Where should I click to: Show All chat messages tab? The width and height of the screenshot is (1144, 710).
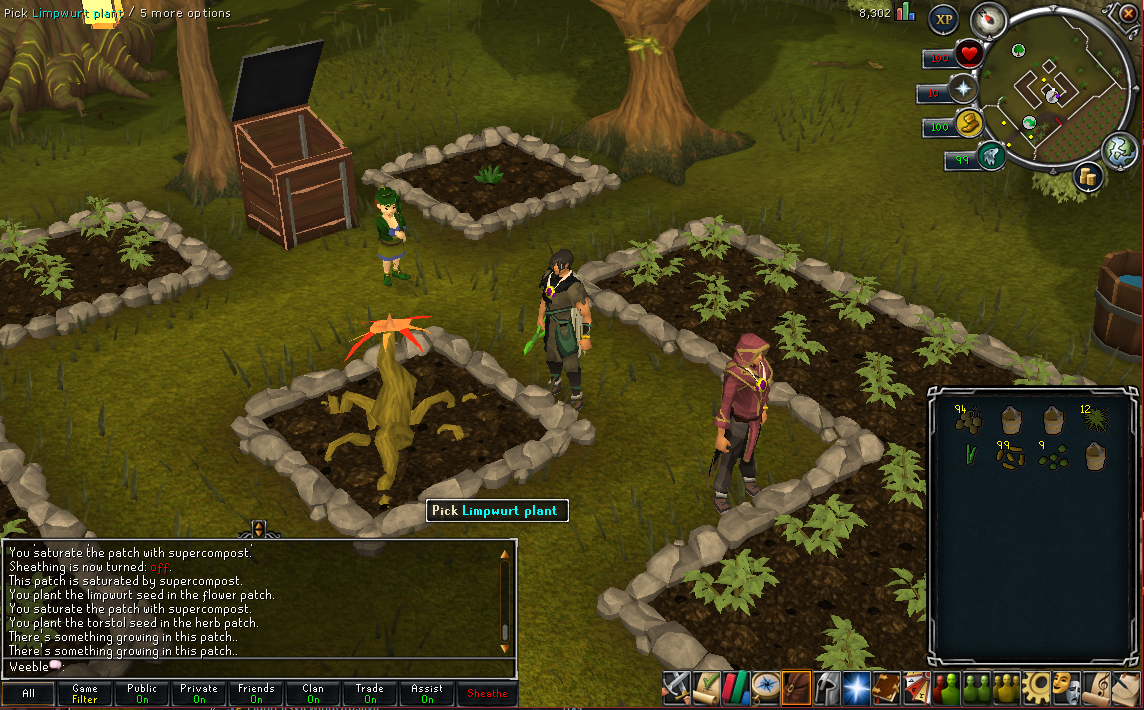pos(28,694)
